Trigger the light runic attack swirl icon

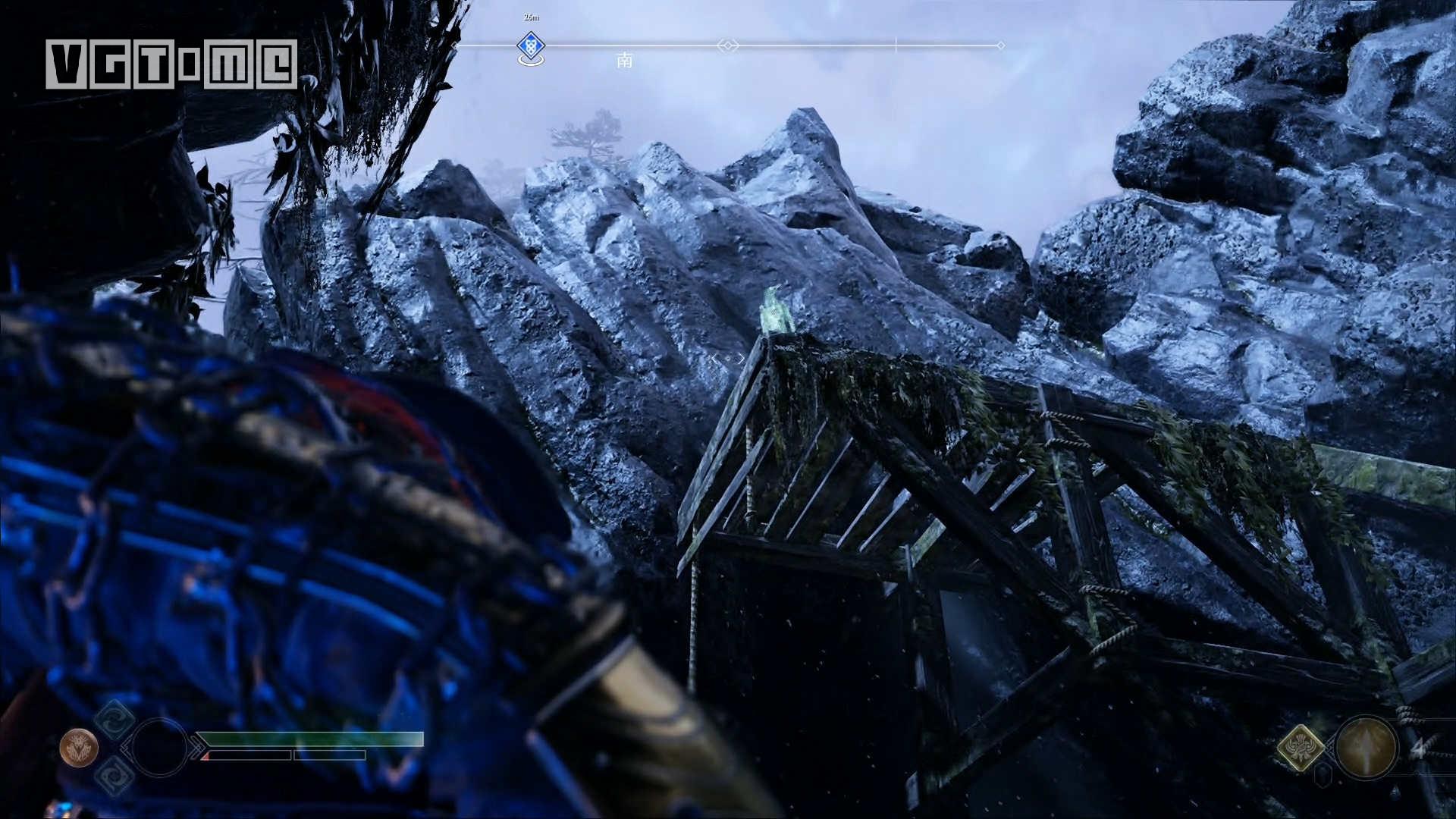click(115, 720)
